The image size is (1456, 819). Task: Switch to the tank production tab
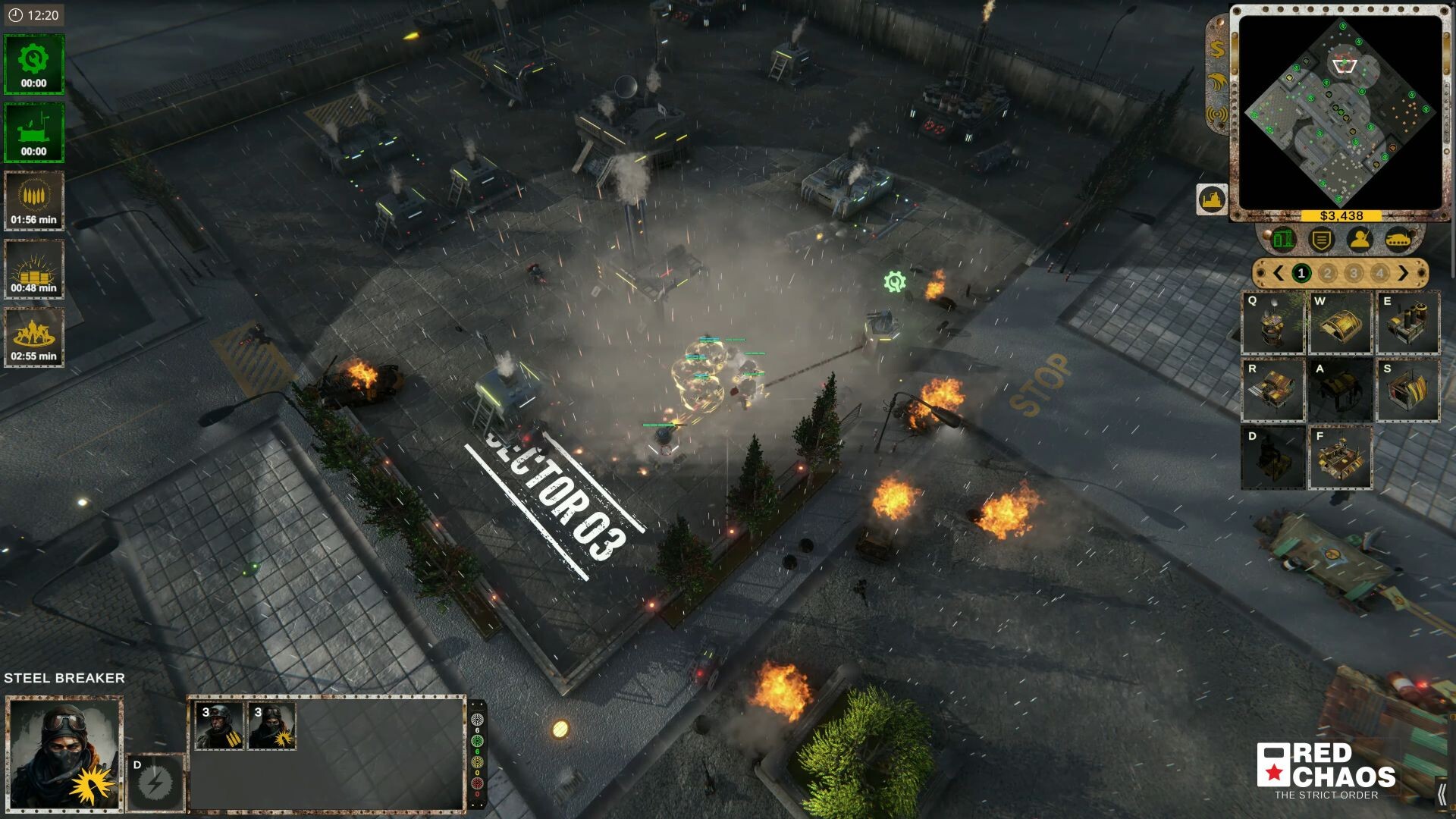click(x=1399, y=239)
